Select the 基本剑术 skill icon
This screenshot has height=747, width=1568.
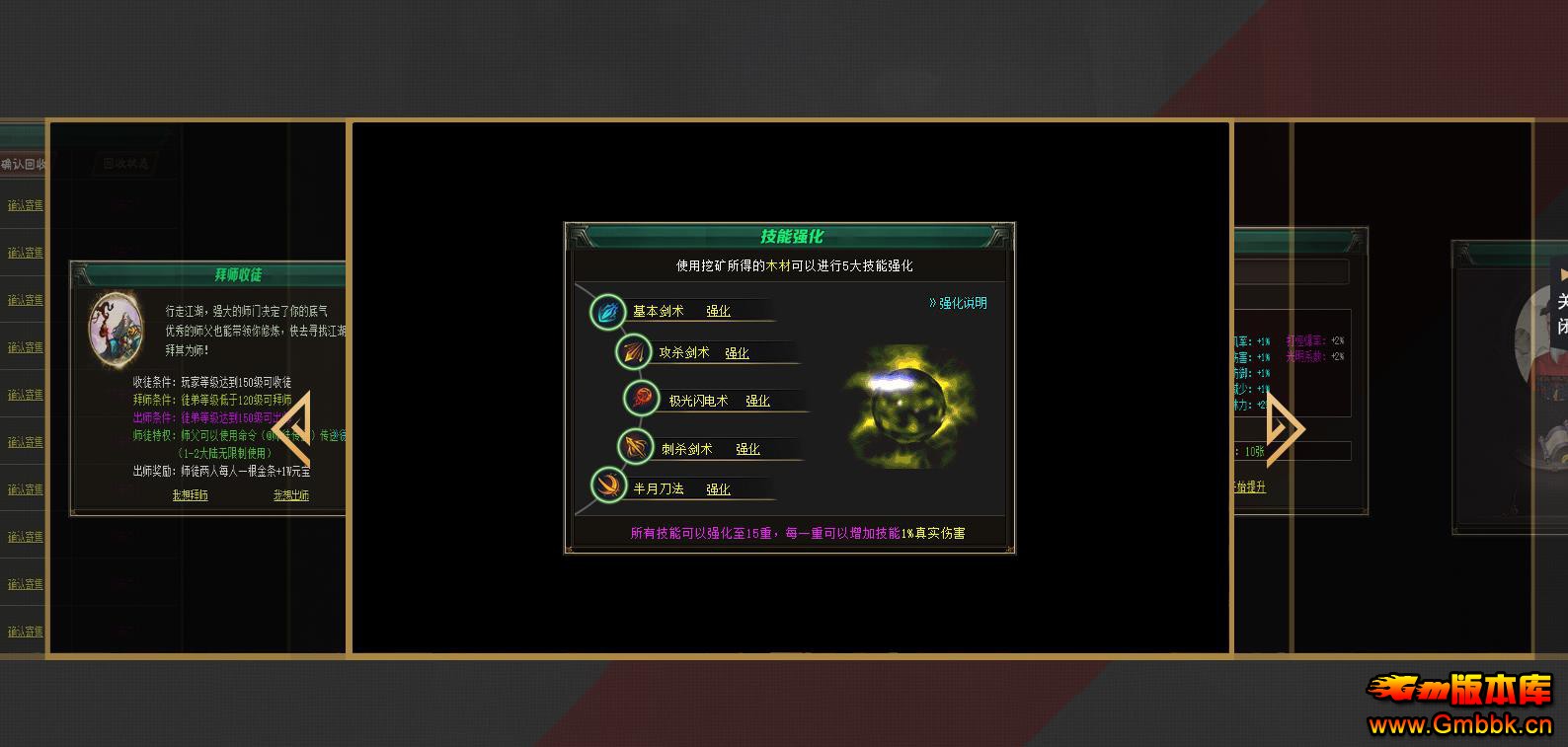pos(605,310)
